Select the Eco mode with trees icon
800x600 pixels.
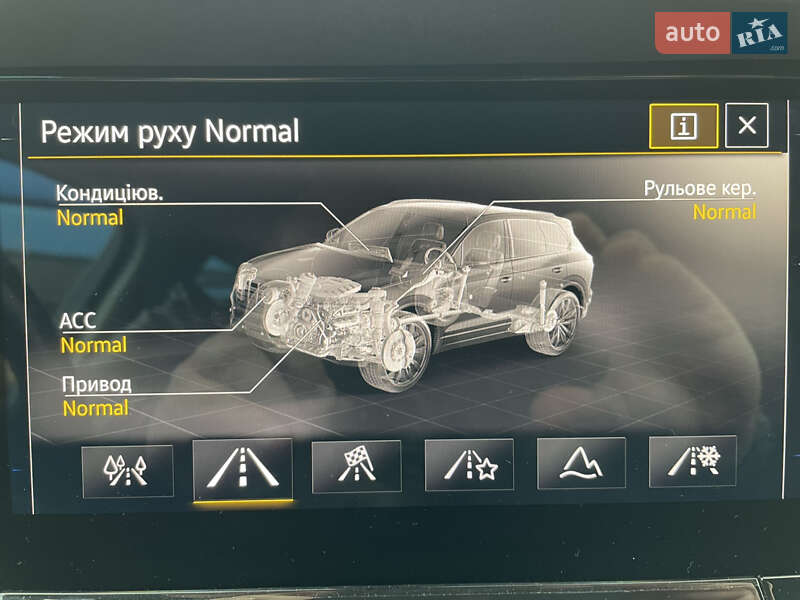(x=127, y=470)
